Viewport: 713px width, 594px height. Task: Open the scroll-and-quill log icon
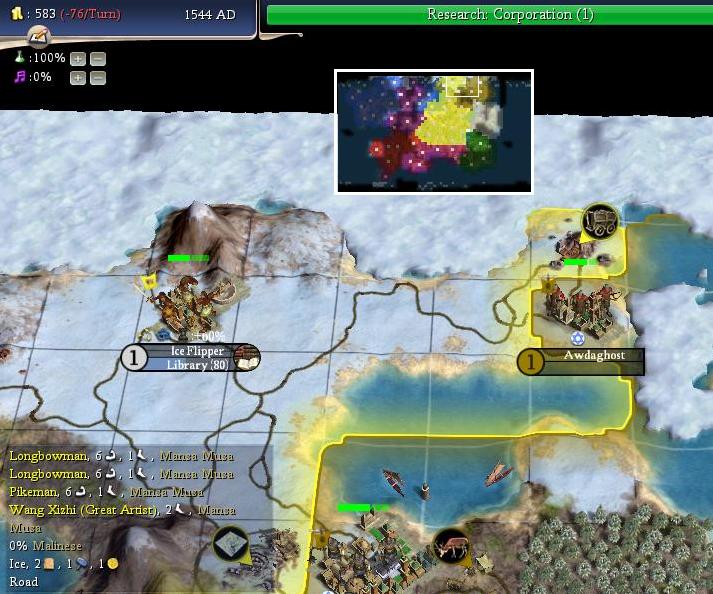point(39,37)
